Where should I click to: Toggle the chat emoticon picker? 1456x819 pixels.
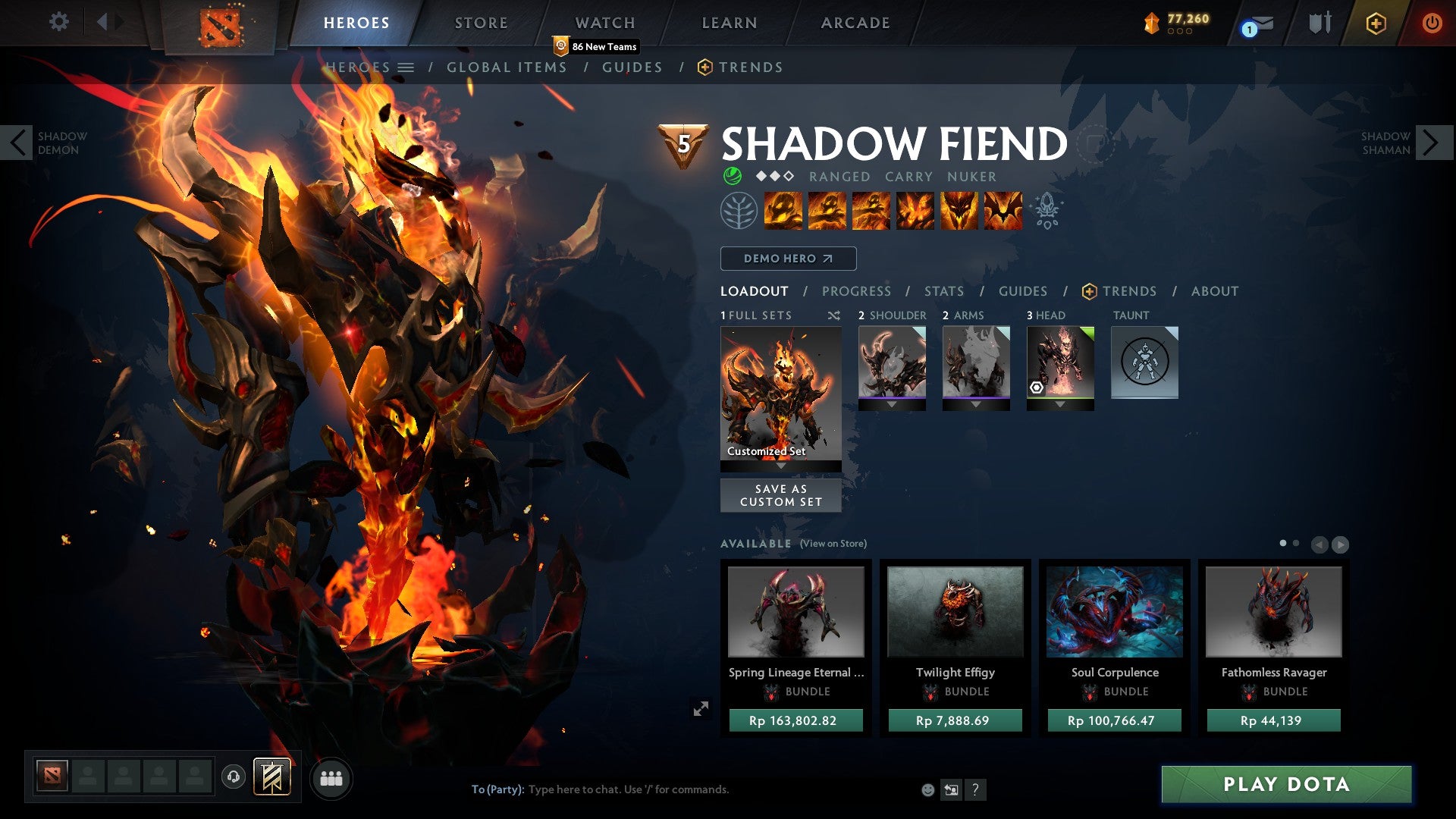point(927,789)
